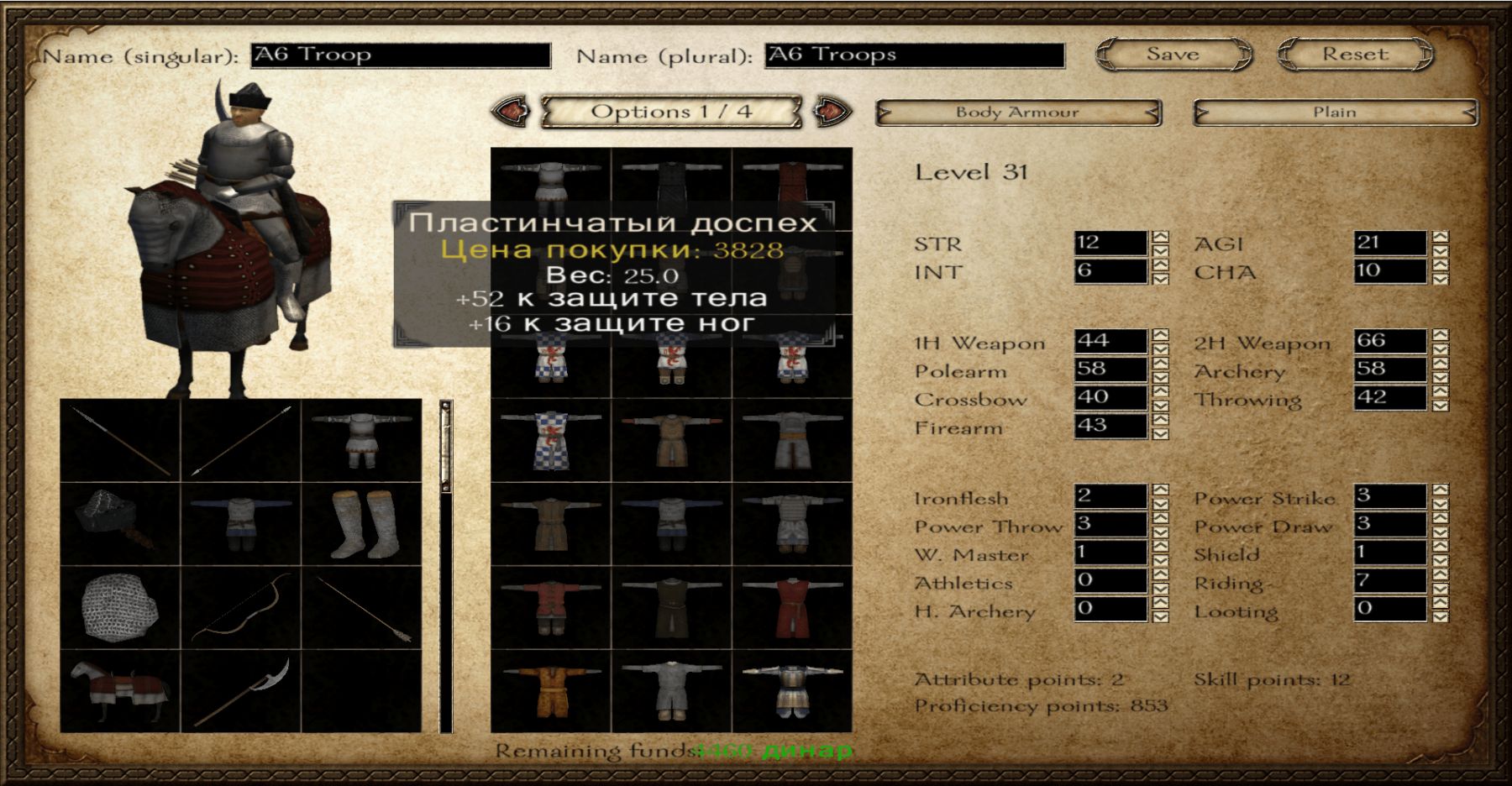
Task: Select the equipped poleaxe slot
Action: tap(241, 691)
